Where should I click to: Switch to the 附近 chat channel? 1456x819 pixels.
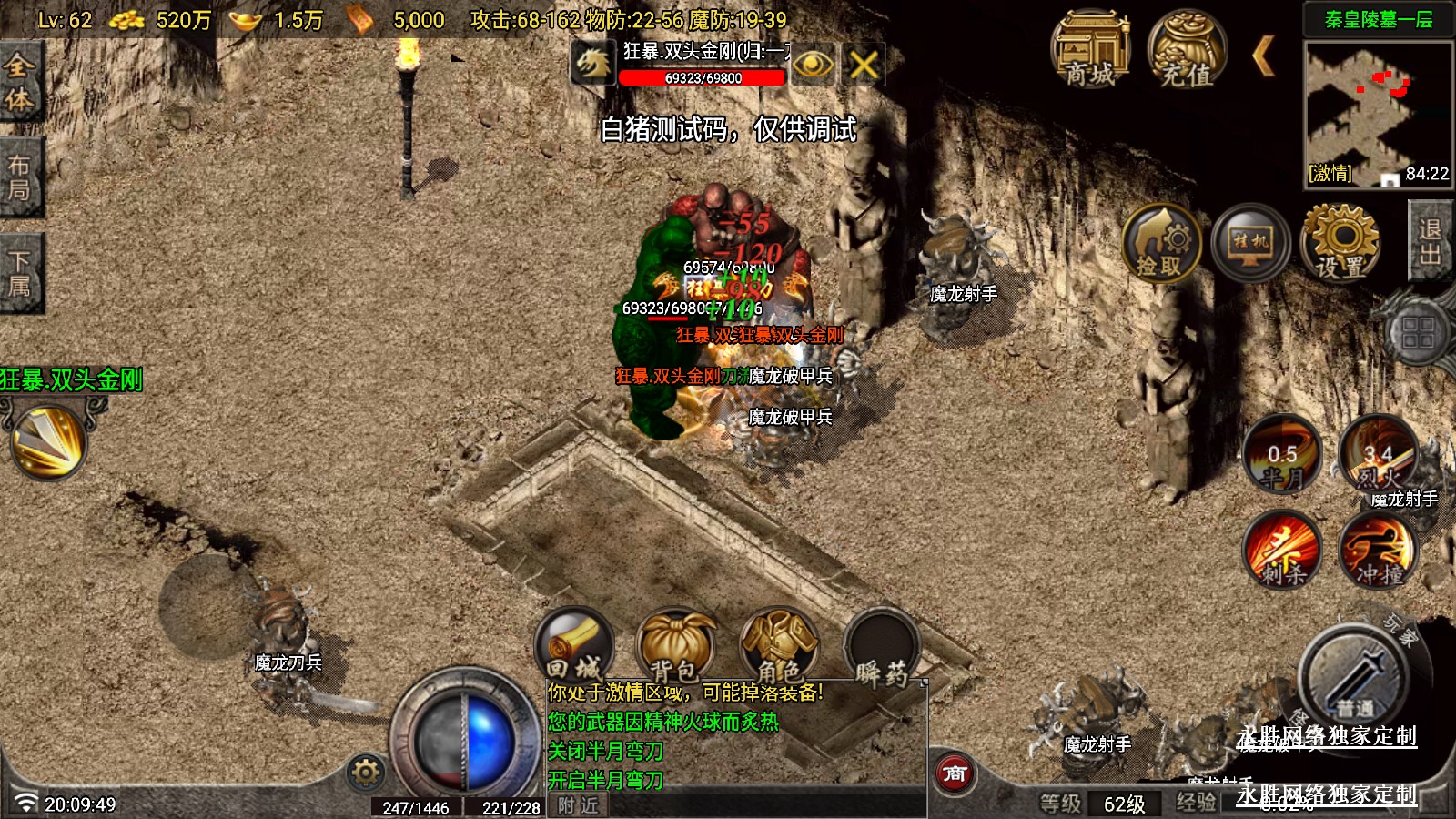point(578,805)
